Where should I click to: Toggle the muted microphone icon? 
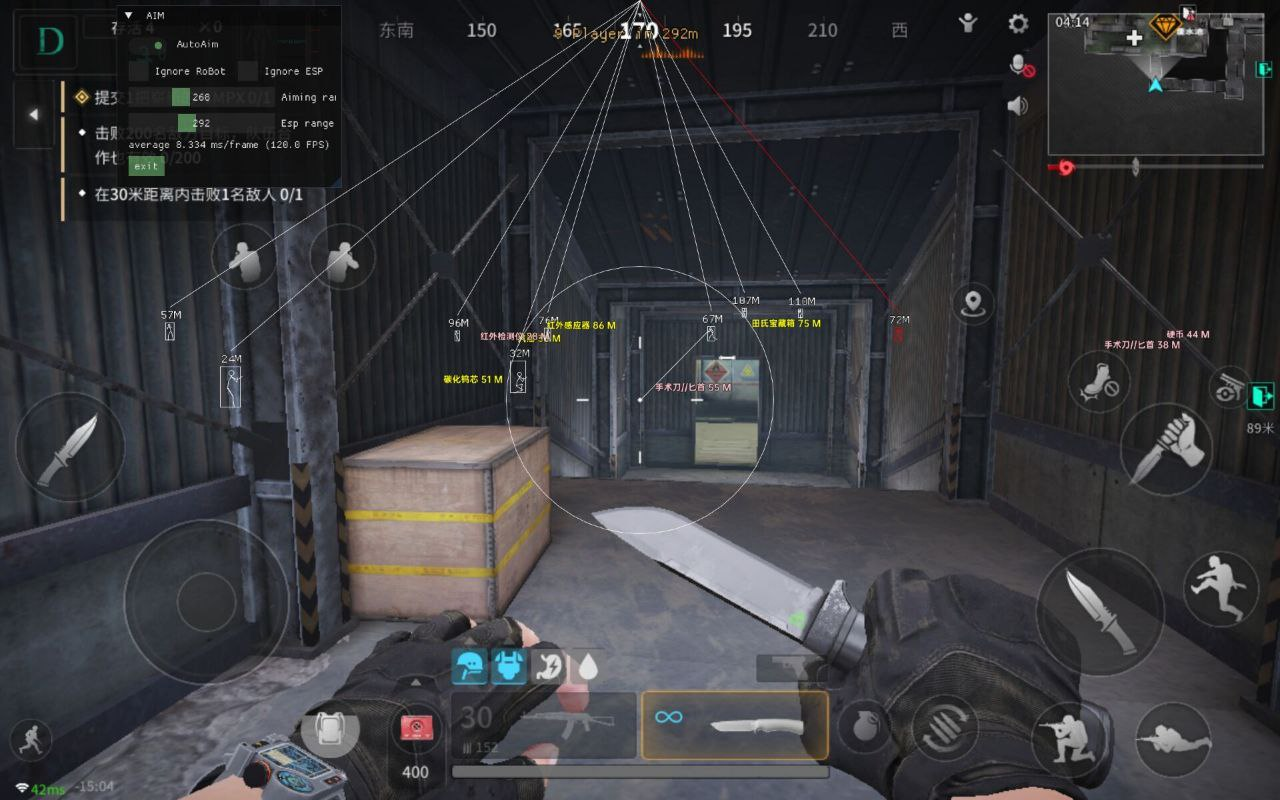point(1021,66)
